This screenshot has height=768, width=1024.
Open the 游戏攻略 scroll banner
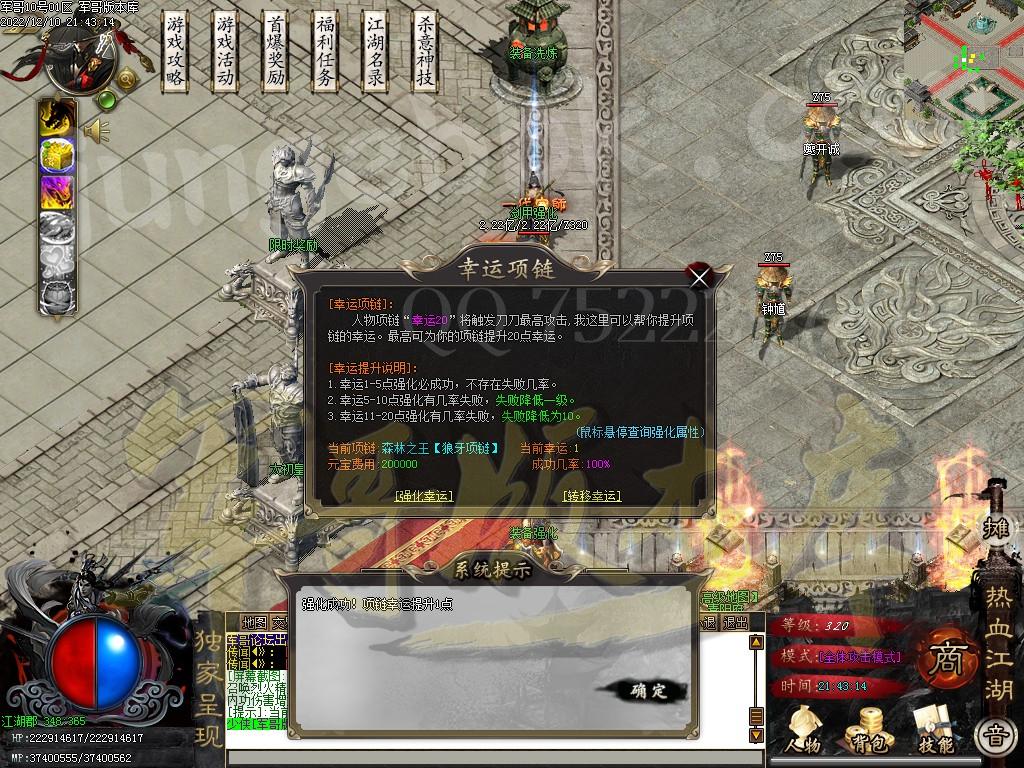(176, 52)
